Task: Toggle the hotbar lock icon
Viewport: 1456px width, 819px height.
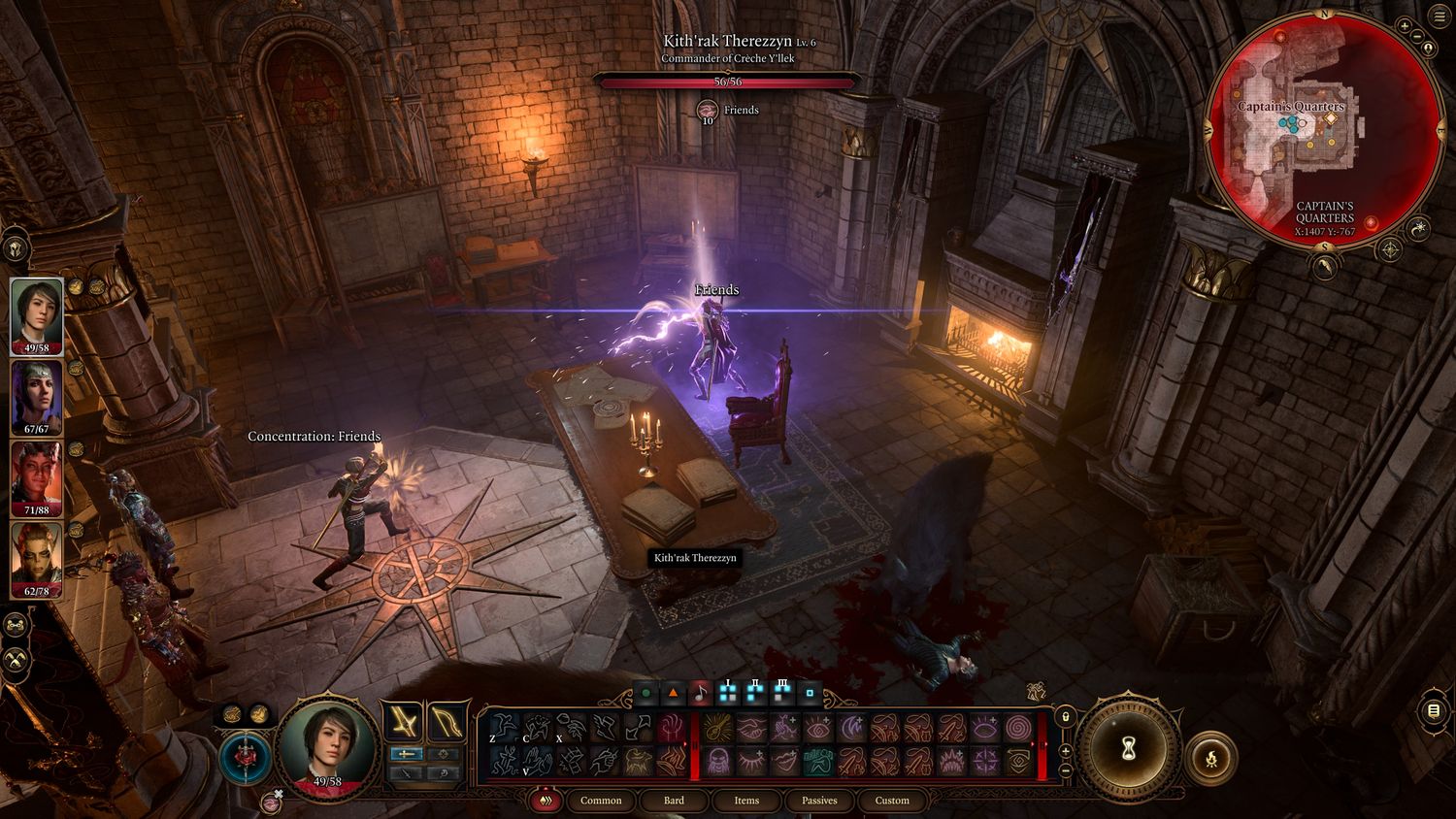Action: [1065, 717]
